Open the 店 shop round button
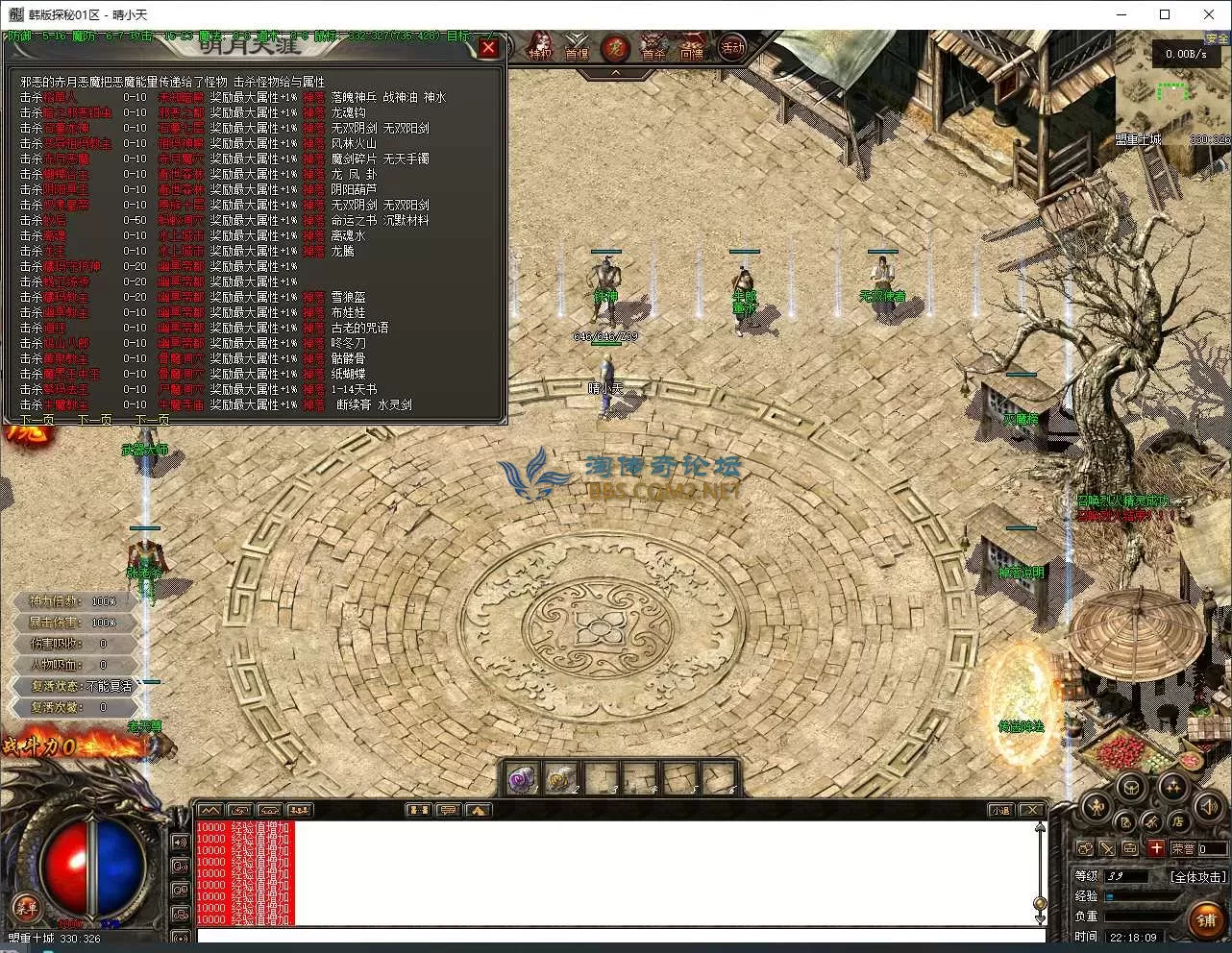 (x=1178, y=820)
